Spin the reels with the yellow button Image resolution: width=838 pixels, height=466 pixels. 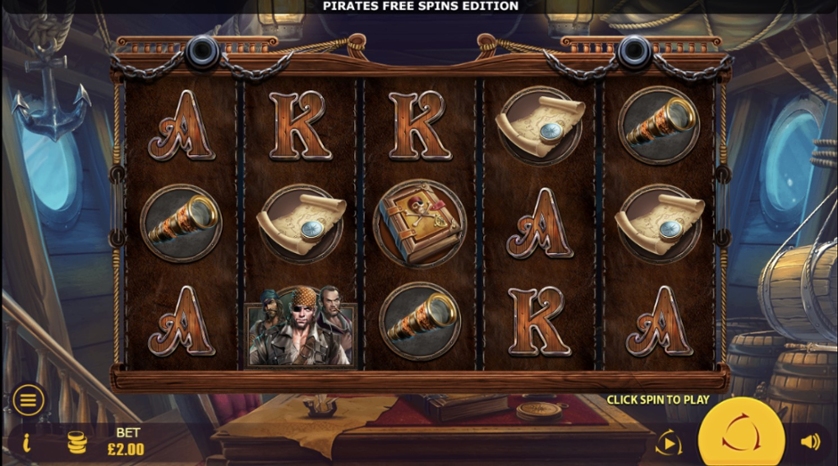[740, 436]
